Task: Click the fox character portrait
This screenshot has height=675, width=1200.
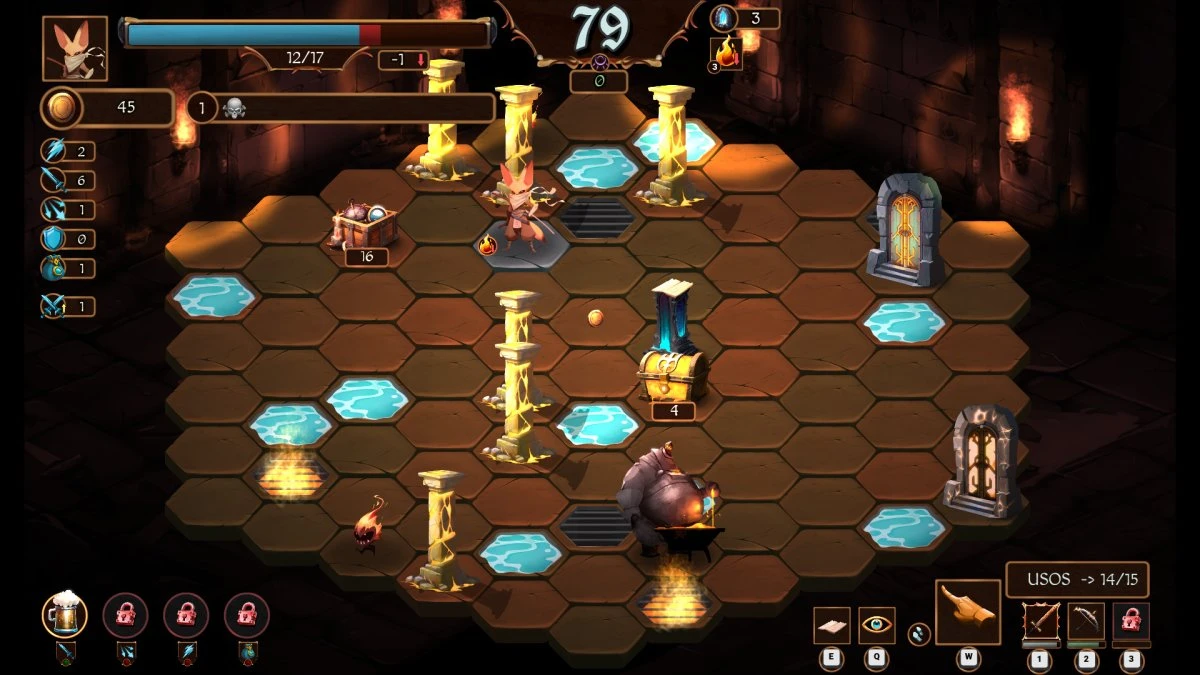Action: coord(75,48)
